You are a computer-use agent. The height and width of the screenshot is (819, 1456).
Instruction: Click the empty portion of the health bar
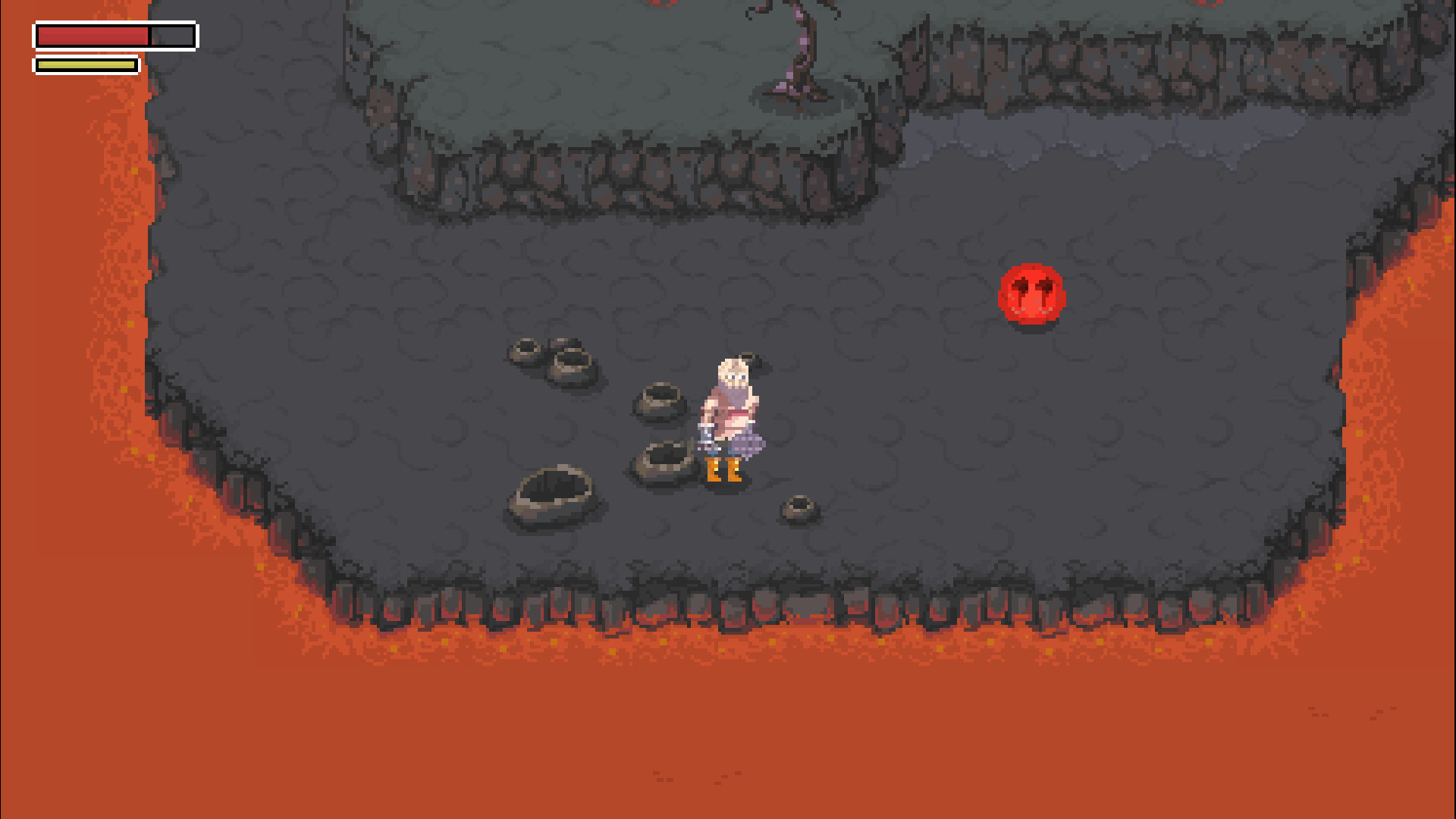[171, 36]
